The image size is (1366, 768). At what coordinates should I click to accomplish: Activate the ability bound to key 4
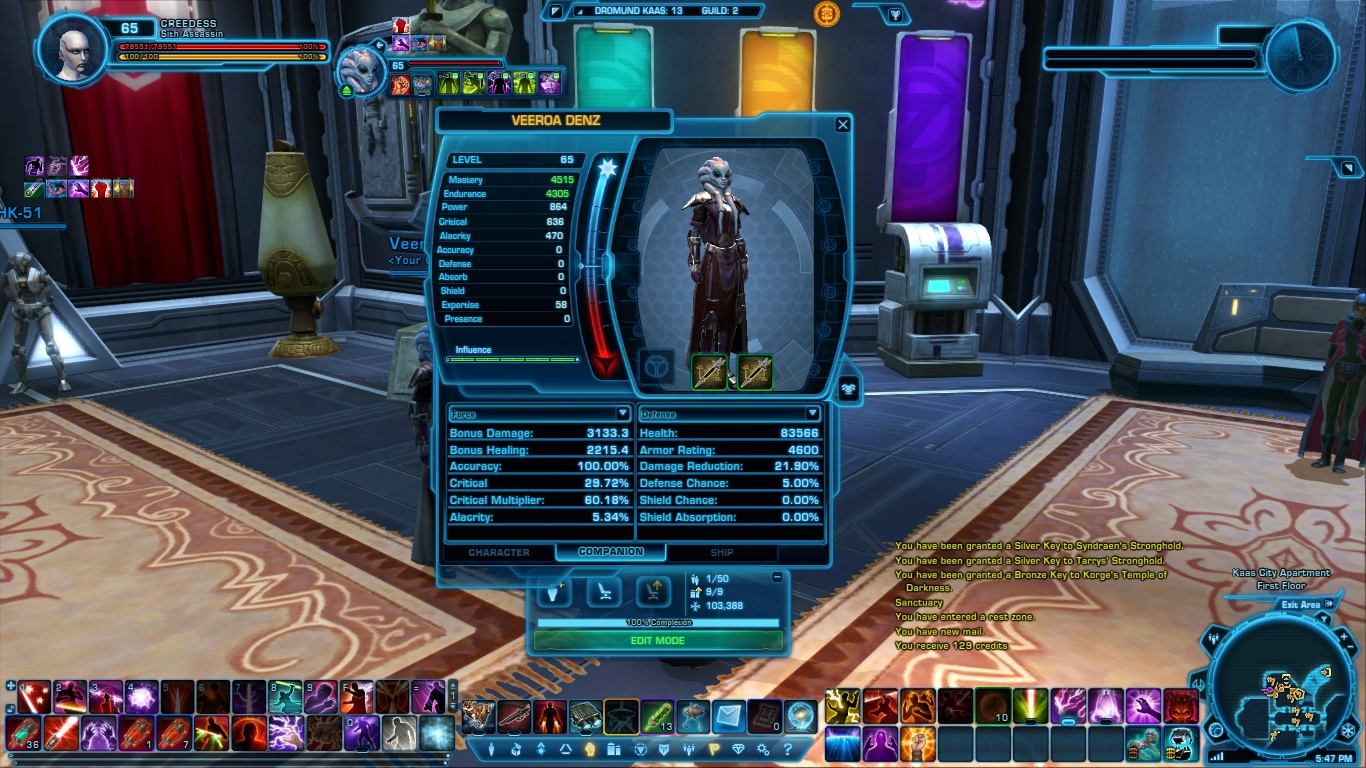[x=140, y=696]
